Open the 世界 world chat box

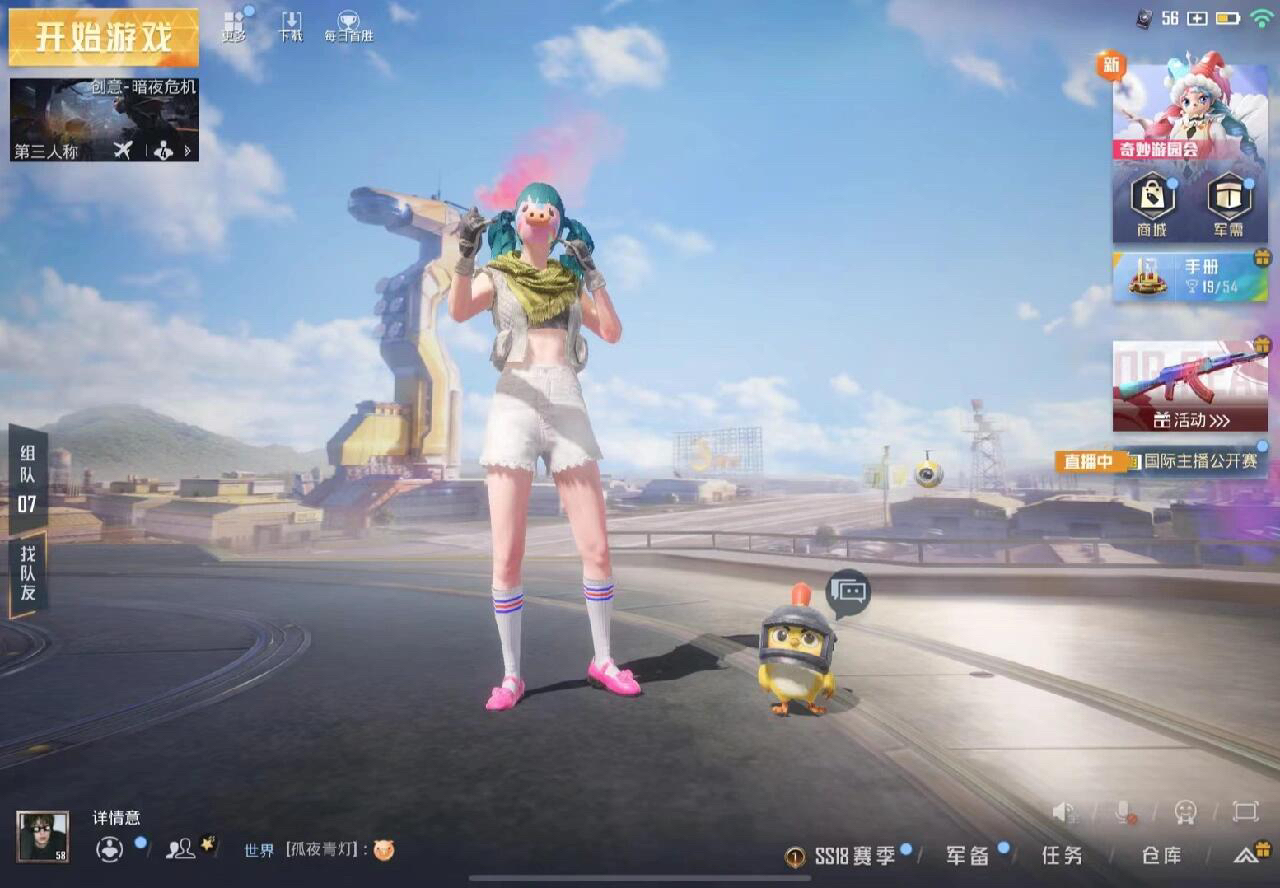point(320,850)
